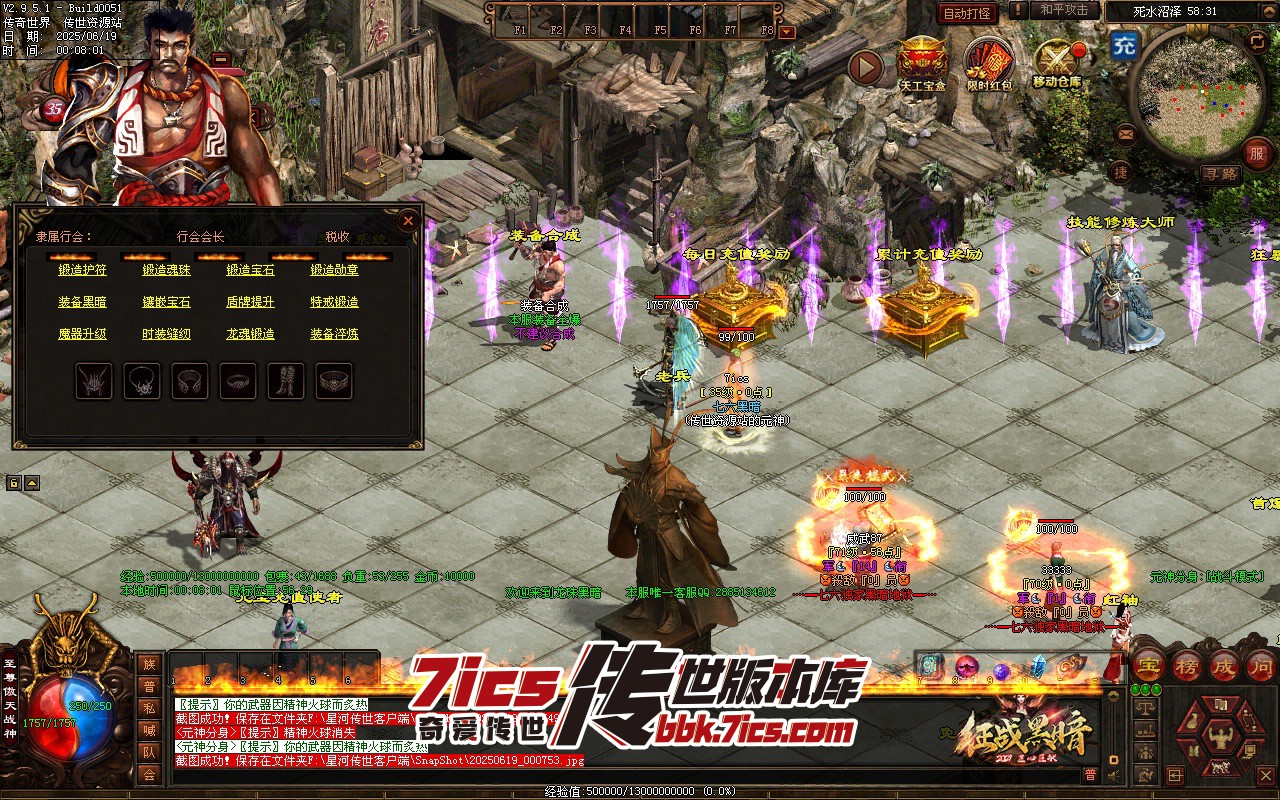The image size is (1280, 800).
Task: Click the 装备黑暗 link
Action: (x=82, y=302)
